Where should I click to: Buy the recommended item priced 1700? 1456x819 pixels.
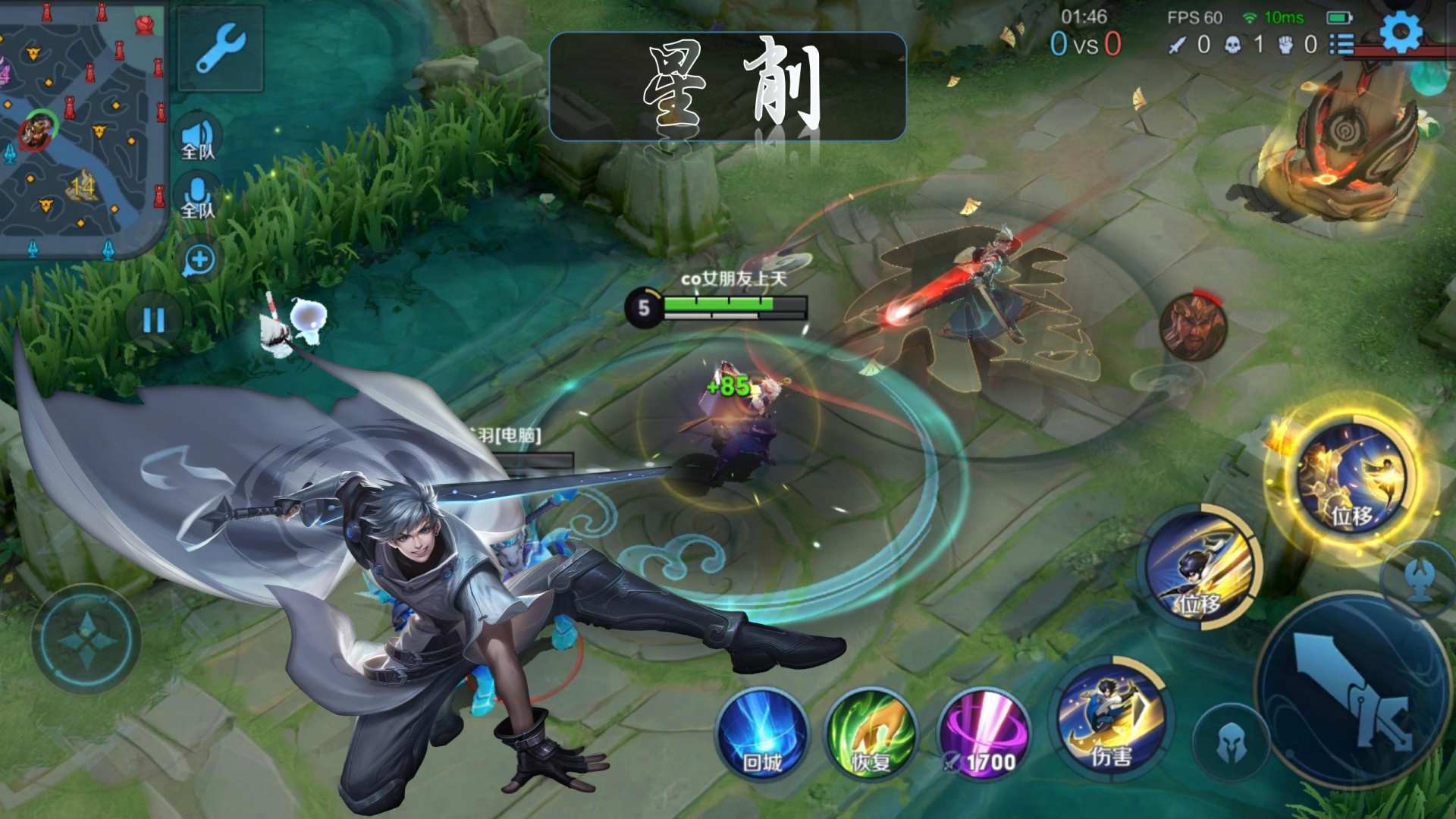point(984,733)
